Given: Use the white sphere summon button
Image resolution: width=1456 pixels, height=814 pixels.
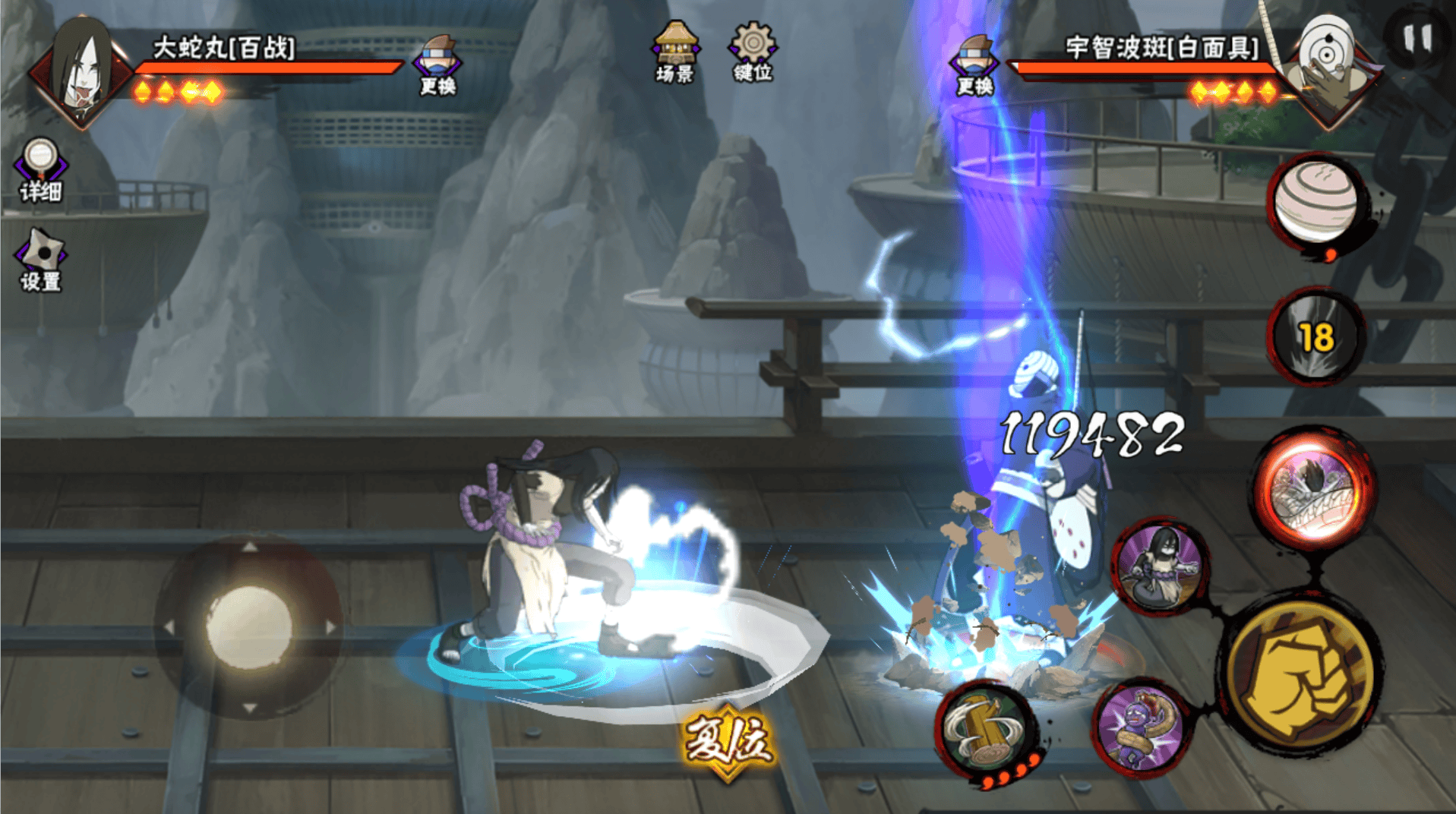Looking at the screenshot, I should point(1315,202).
